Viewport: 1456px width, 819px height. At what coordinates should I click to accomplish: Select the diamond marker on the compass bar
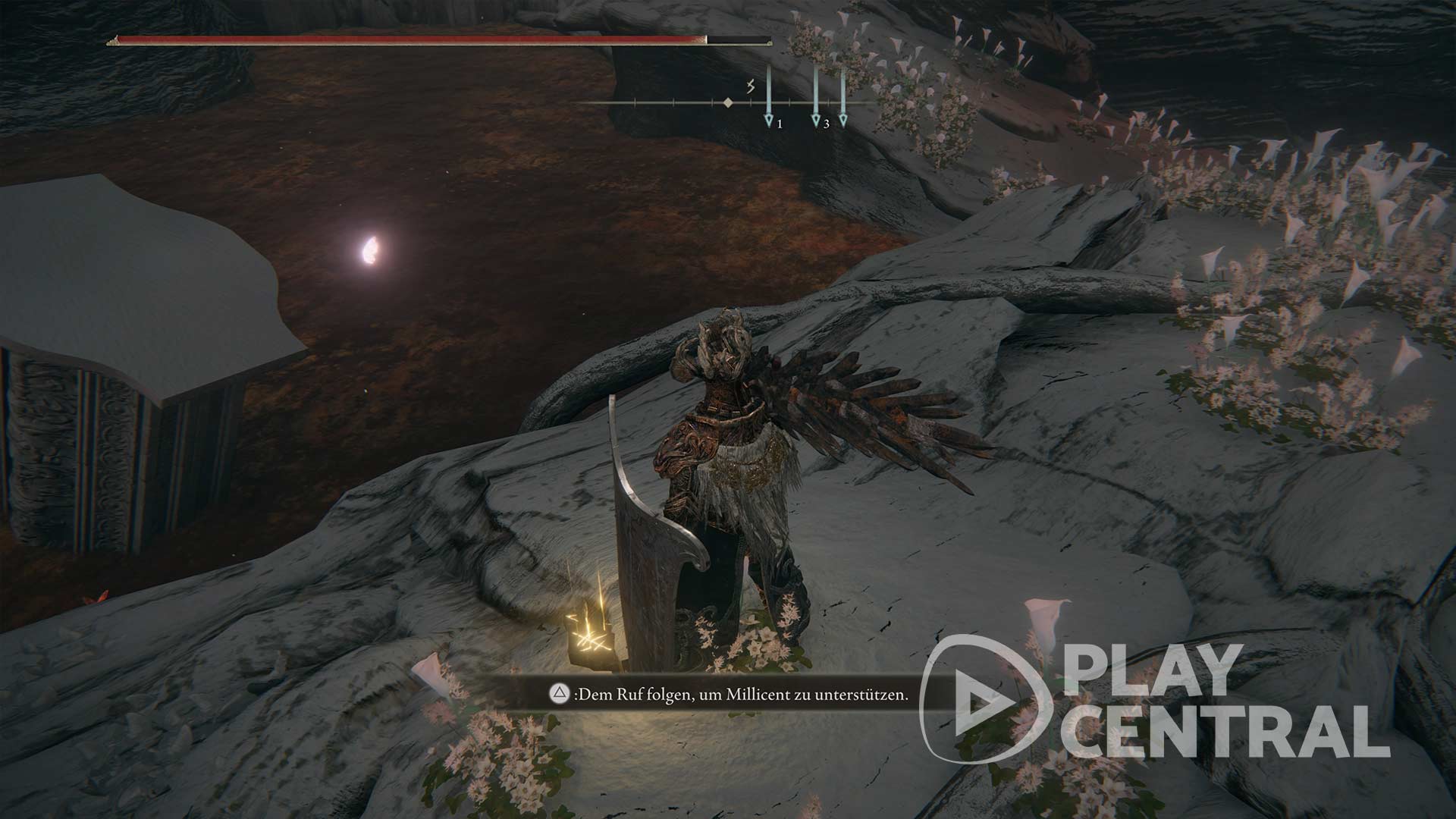727,102
